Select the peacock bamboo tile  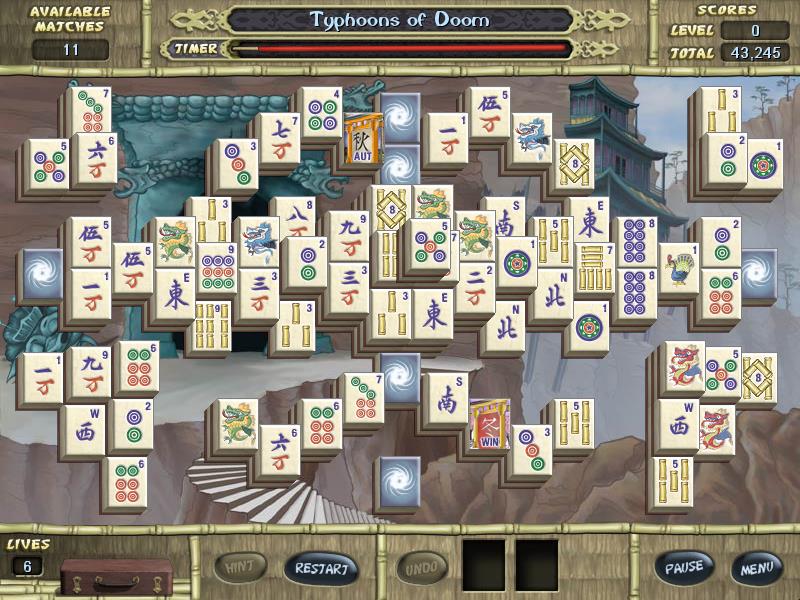(680, 270)
